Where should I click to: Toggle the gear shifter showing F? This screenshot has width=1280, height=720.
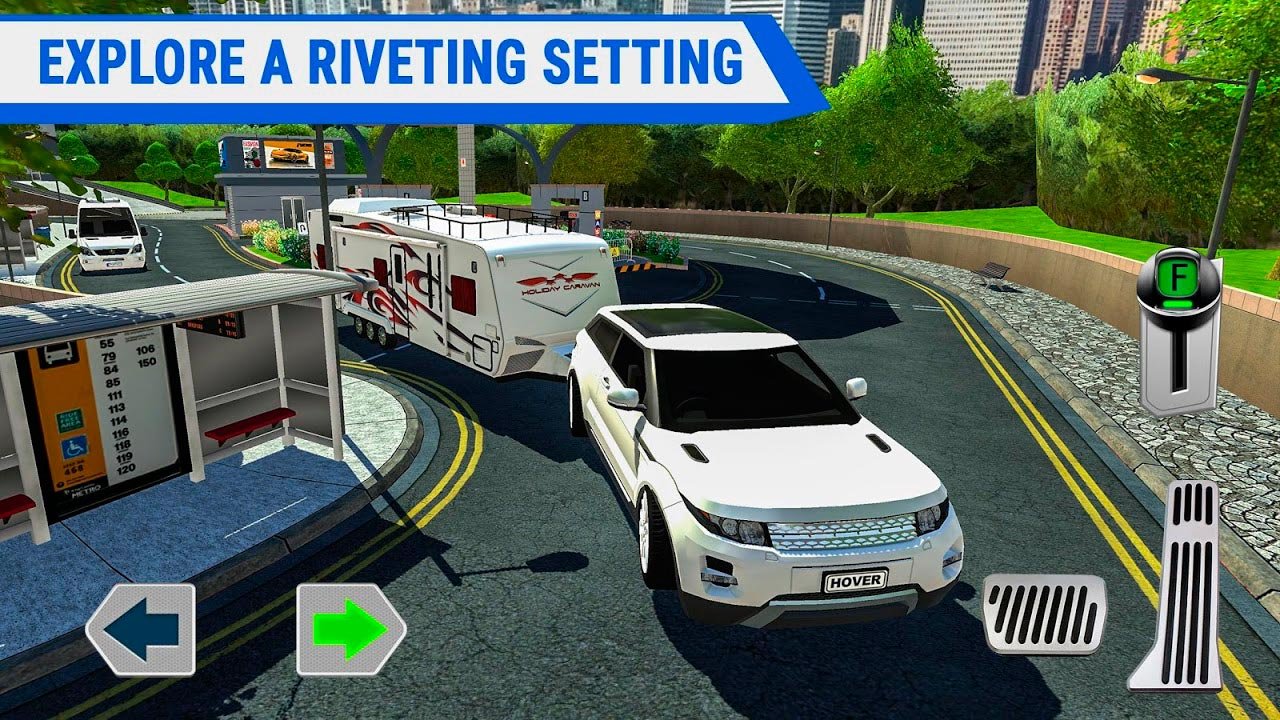pos(1179,328)
